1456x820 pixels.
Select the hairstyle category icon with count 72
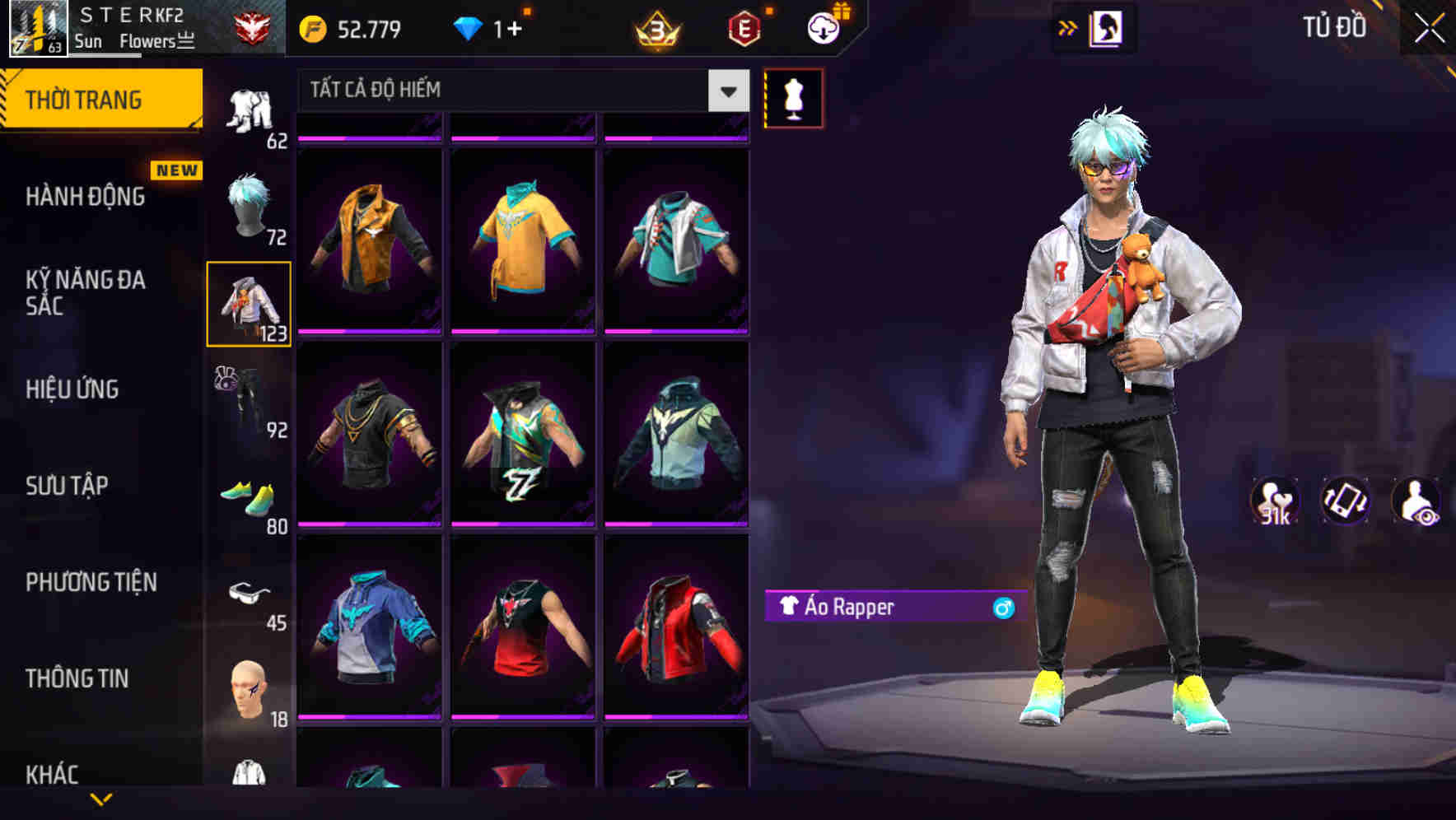[250, 206]
